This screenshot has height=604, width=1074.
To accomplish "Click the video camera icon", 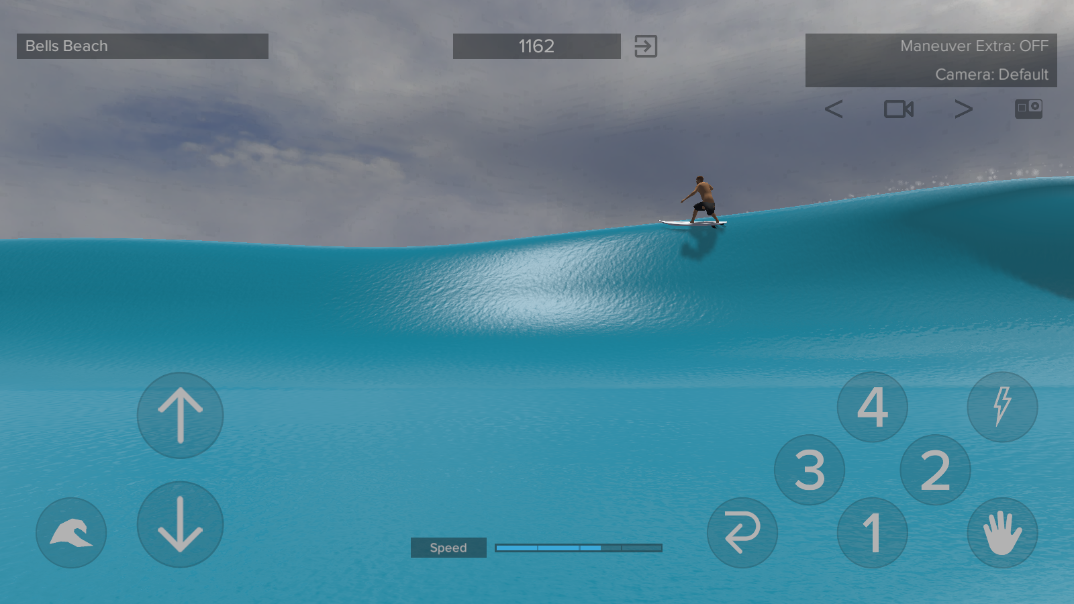I will pos(898,109).
